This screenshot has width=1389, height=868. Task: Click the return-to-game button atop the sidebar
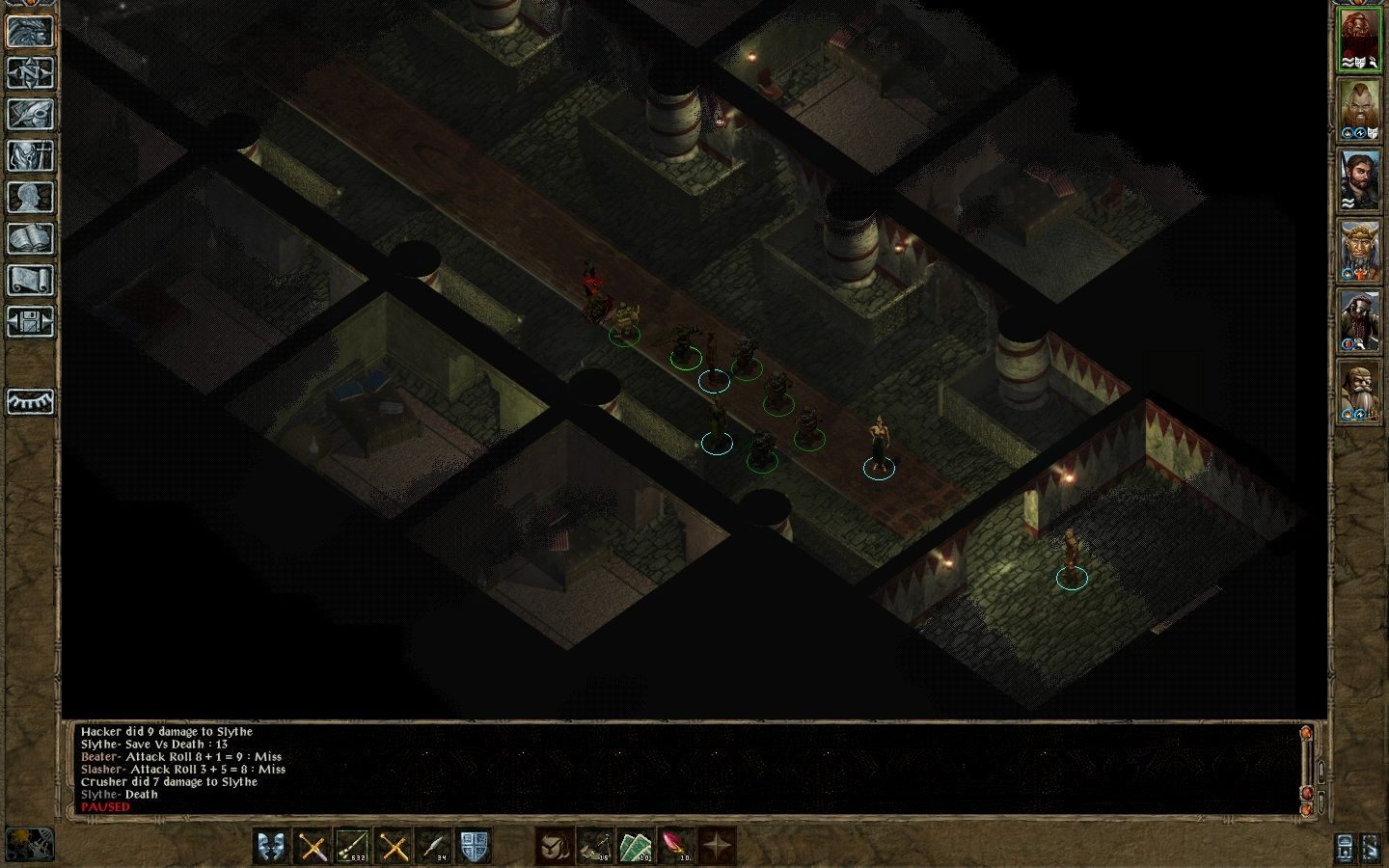[30, 31]
